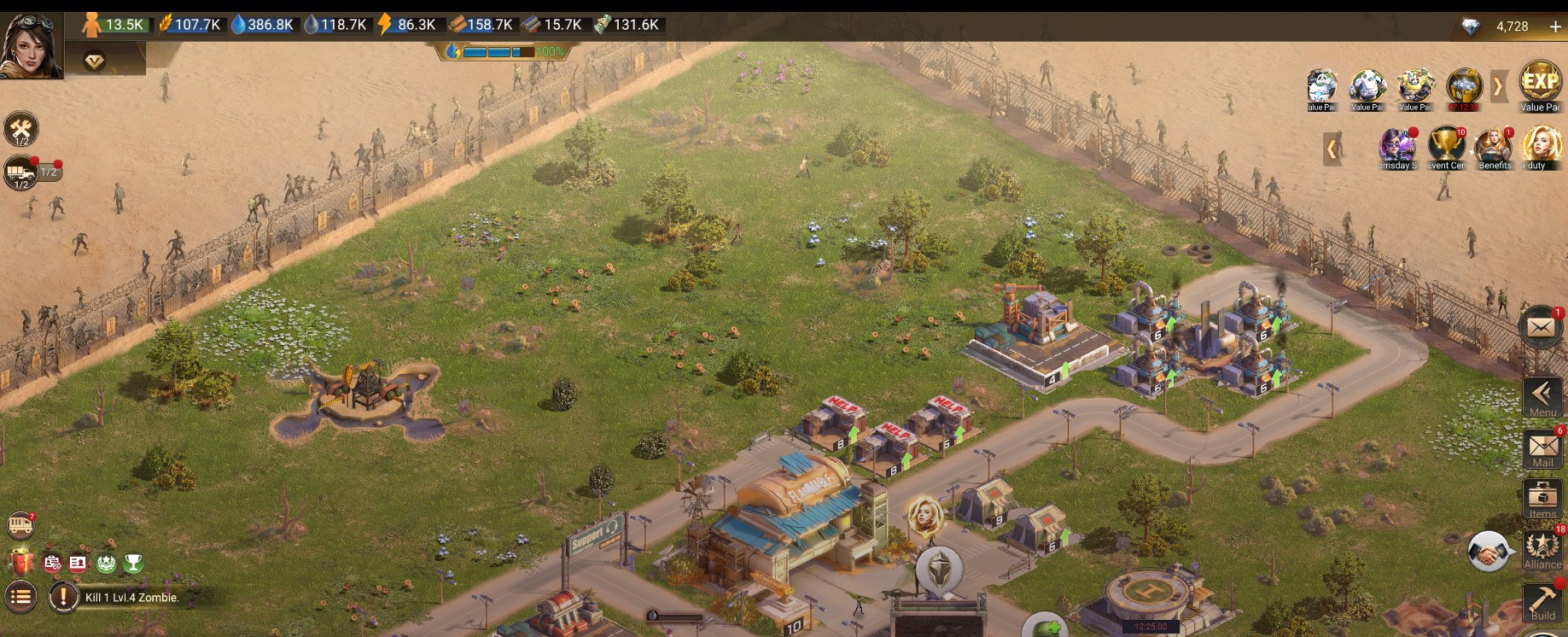This screenshot has height=637, width=1568.
Task: Collapse the Menu sidebar panel
Action: pyautogui.click(x=1542, y=394)
